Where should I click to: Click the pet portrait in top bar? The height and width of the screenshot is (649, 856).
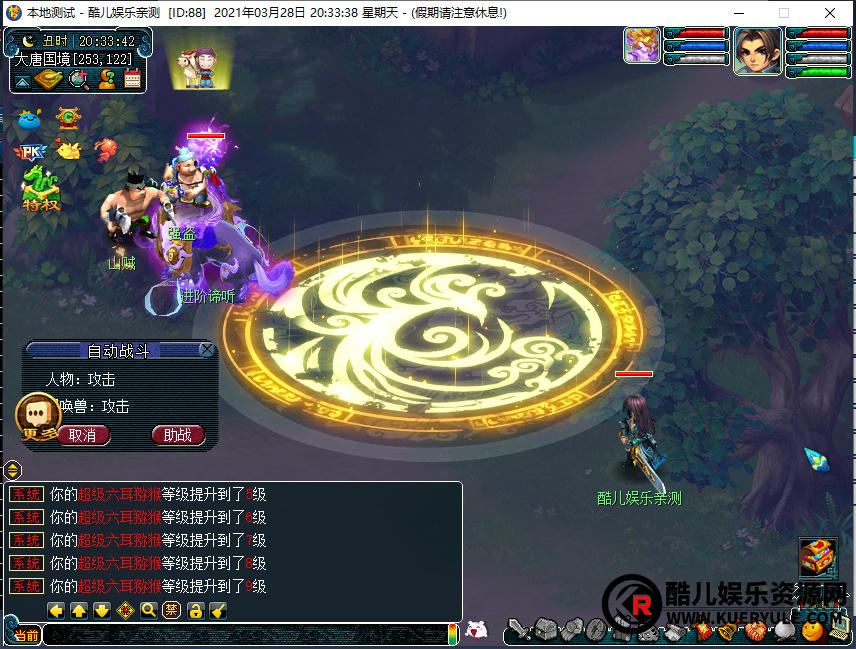pos(641,46)
